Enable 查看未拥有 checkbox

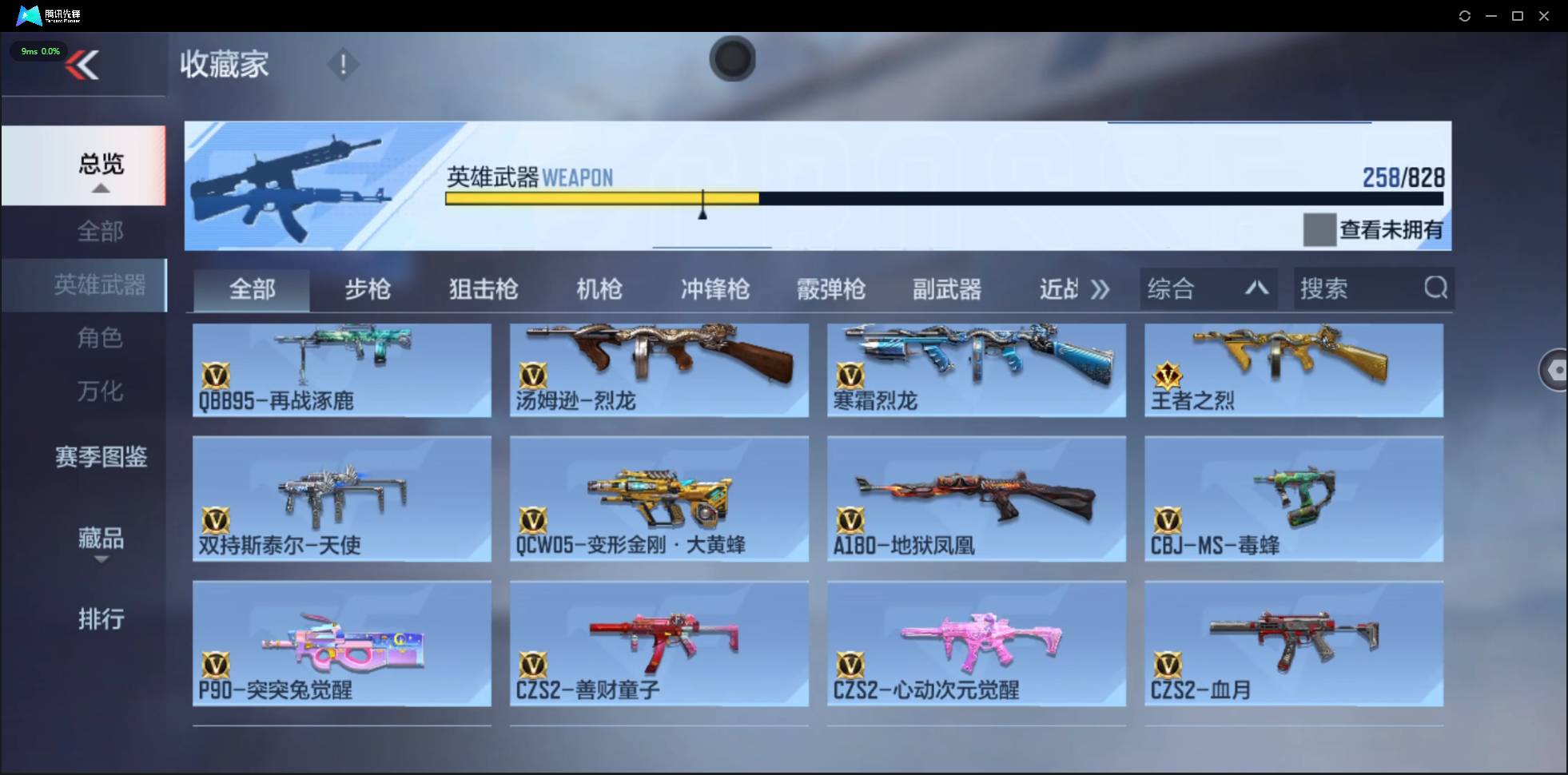(x=1319, y=229)
